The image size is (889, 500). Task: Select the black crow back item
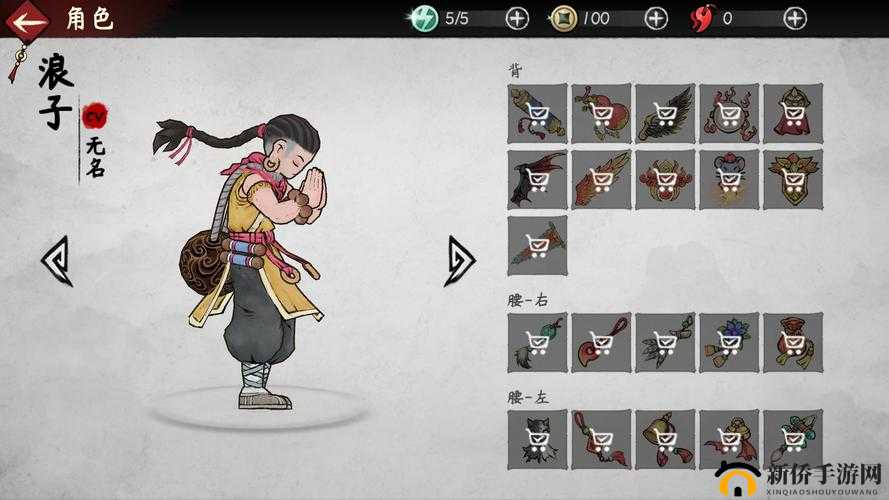(x=537, y=179)
